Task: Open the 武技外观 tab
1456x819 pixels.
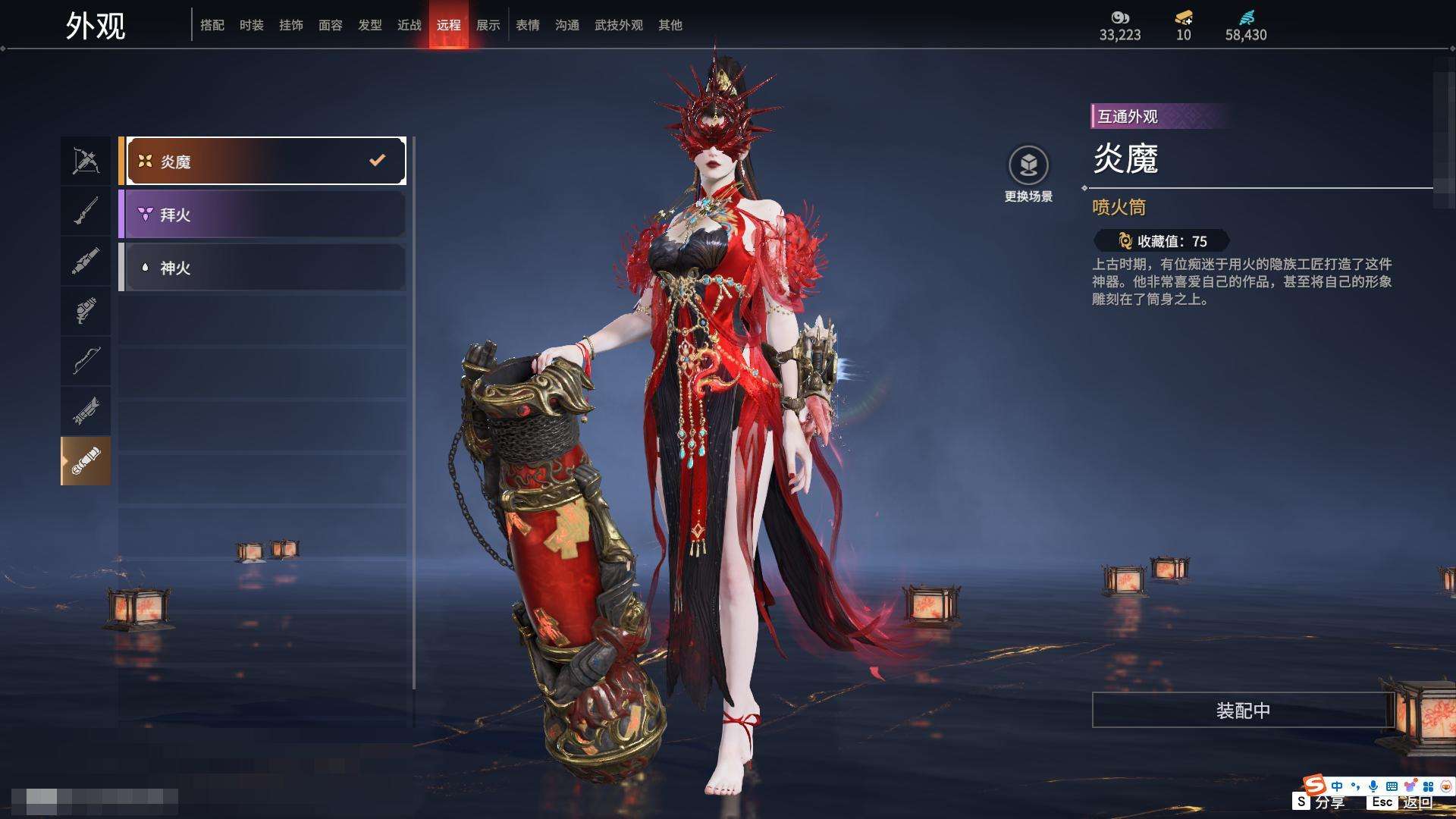Action: coord(619,25)
